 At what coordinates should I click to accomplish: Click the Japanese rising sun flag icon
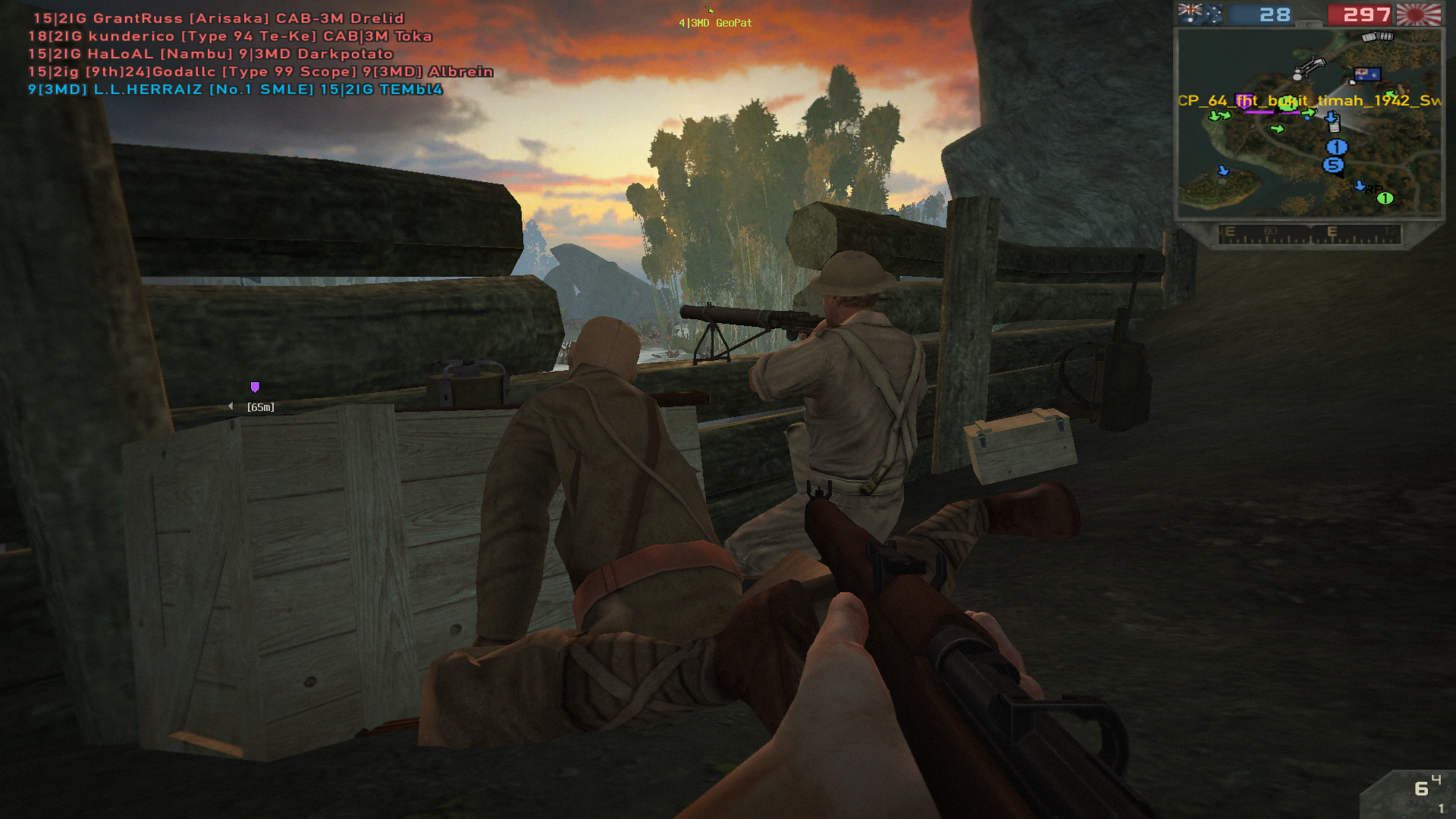coord(1418,14)
